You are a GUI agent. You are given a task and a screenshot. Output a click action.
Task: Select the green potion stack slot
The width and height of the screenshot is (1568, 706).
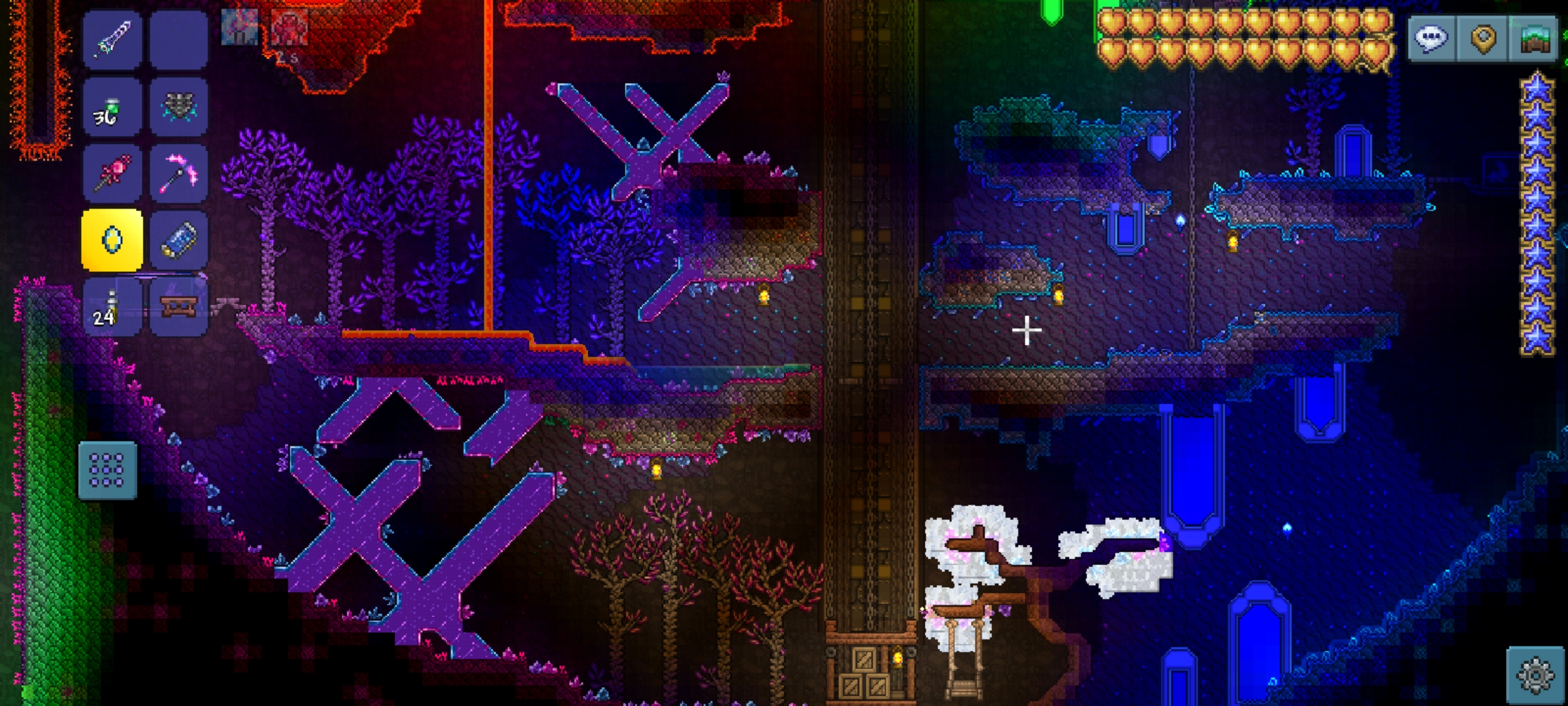tap(112, 107)
